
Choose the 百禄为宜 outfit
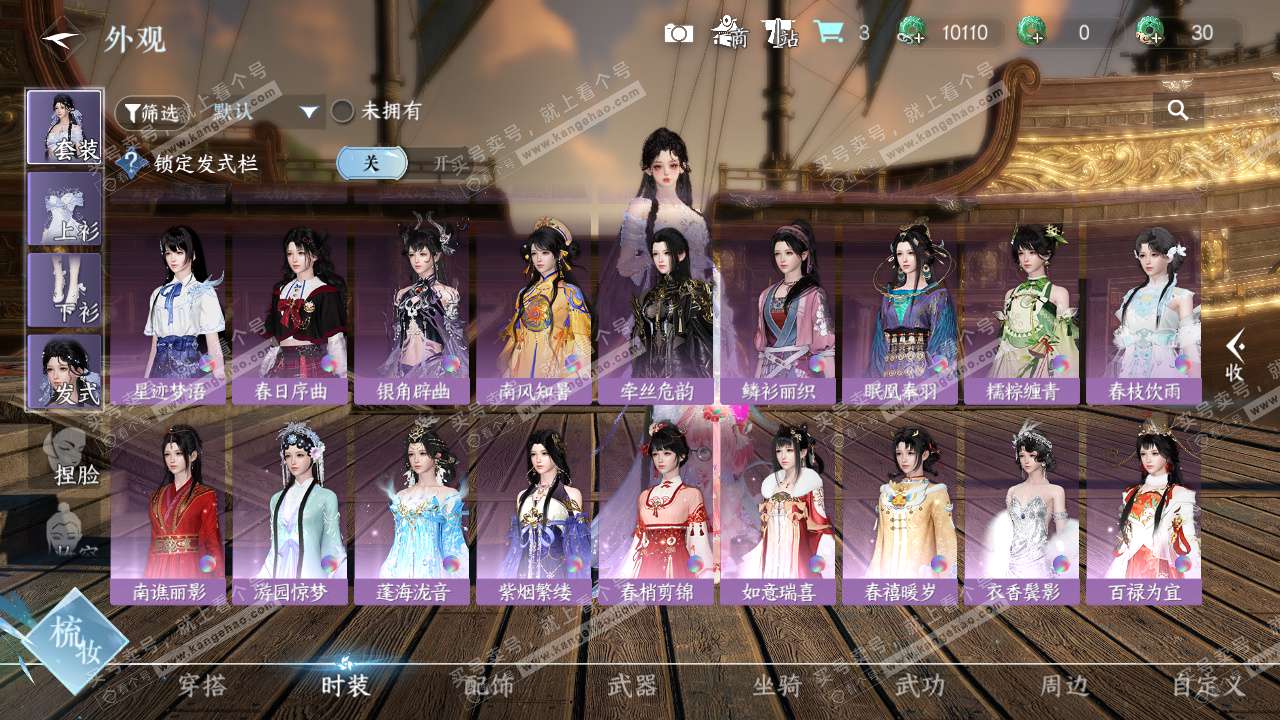coord(1143,512)
